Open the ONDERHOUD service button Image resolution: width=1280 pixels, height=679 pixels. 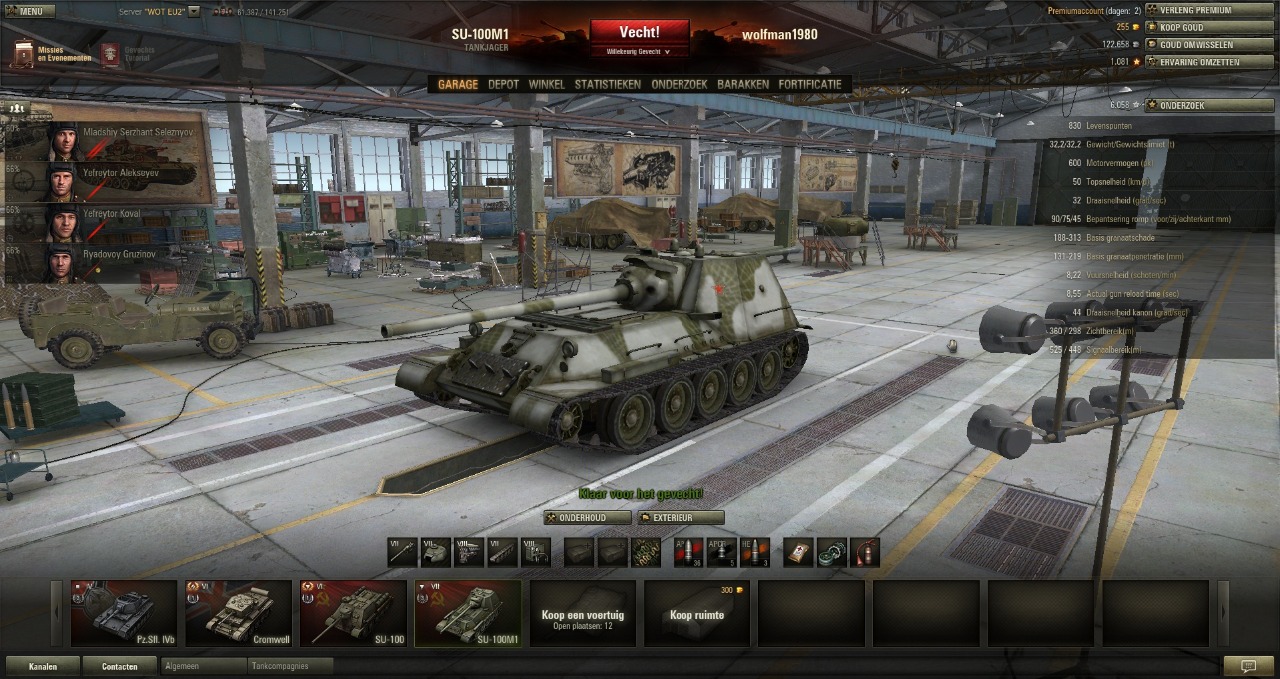pos(588,518)
